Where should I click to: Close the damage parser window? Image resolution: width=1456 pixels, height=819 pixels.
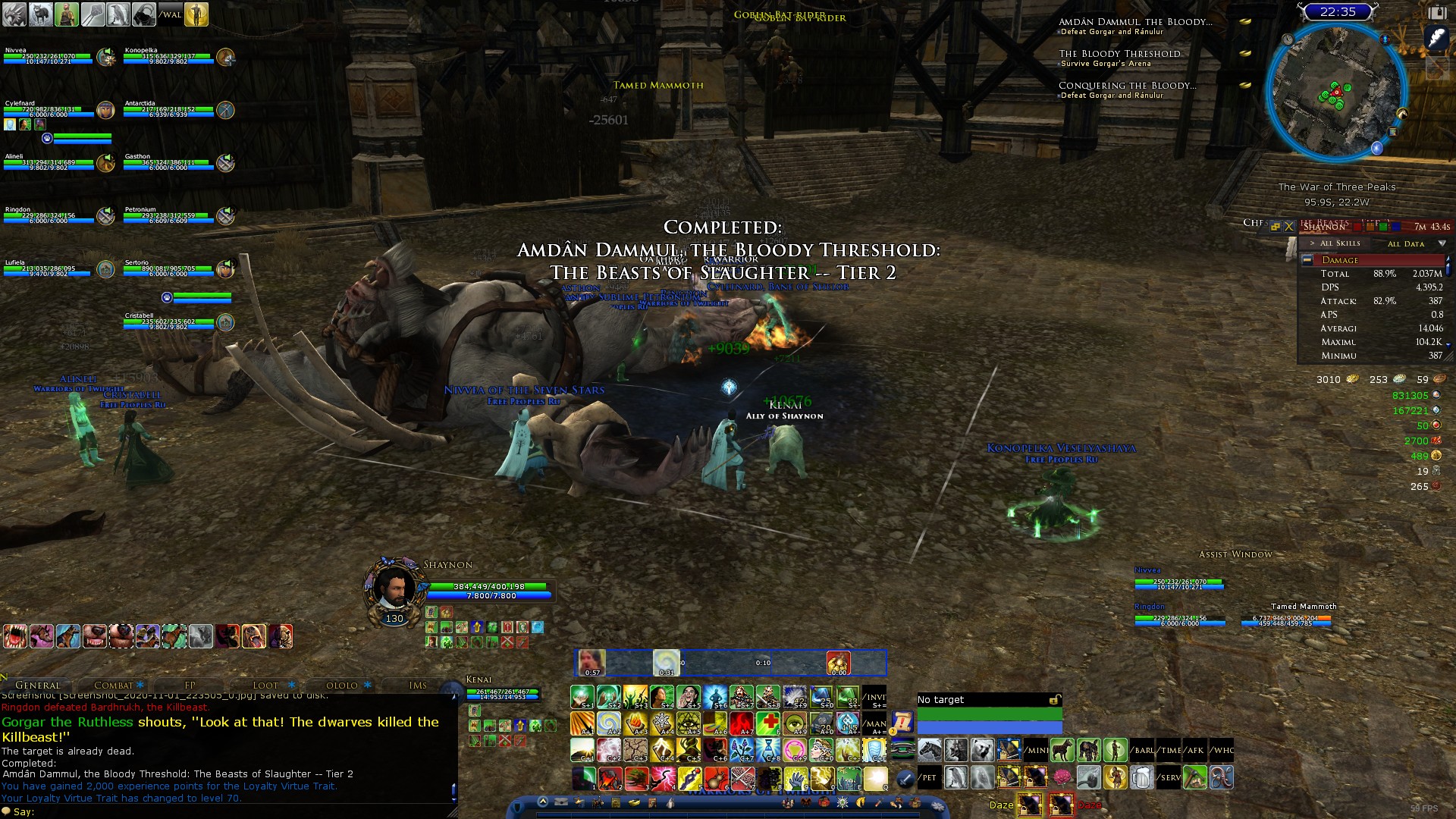pos(1288,227)
